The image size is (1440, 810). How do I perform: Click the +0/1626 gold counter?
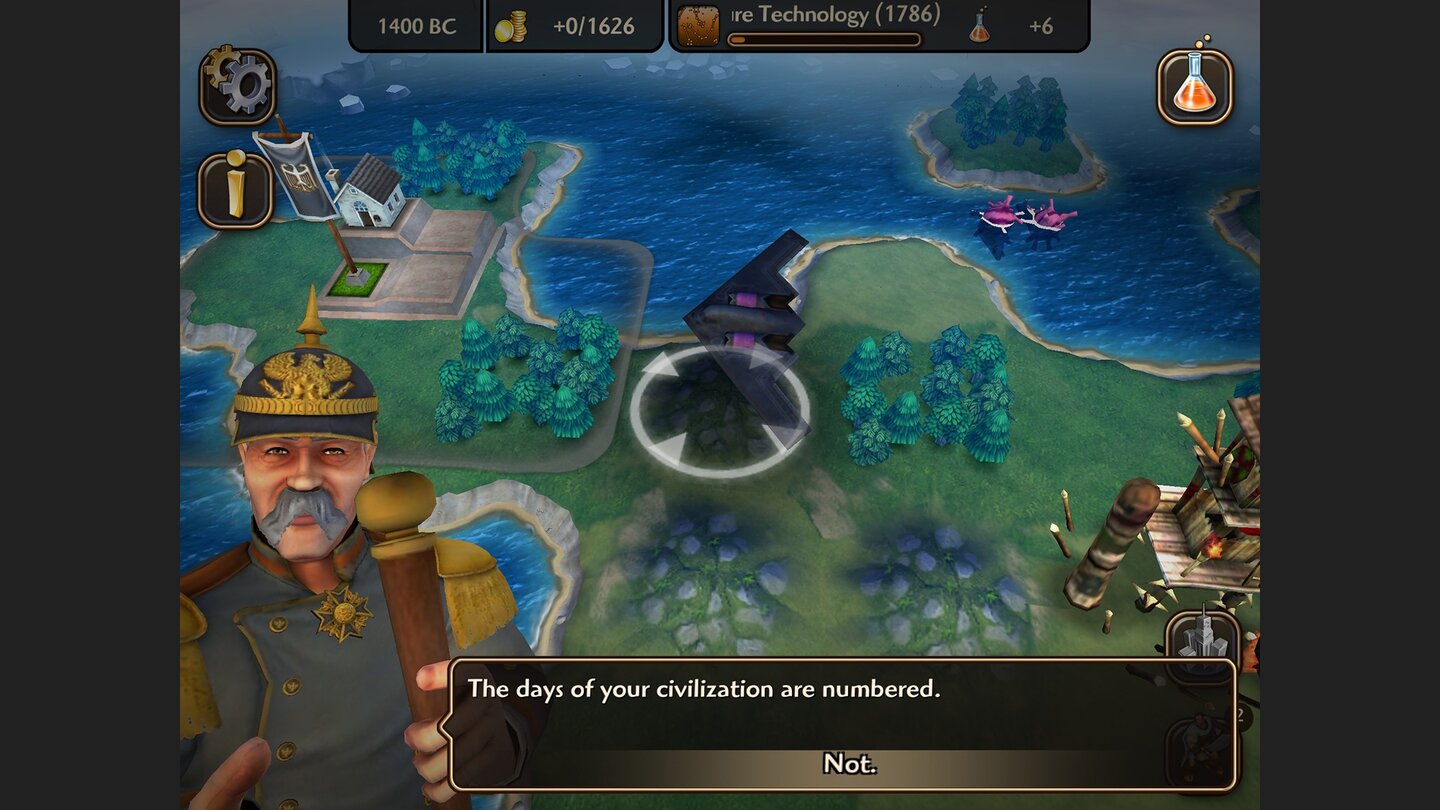[x=589, y=26]
